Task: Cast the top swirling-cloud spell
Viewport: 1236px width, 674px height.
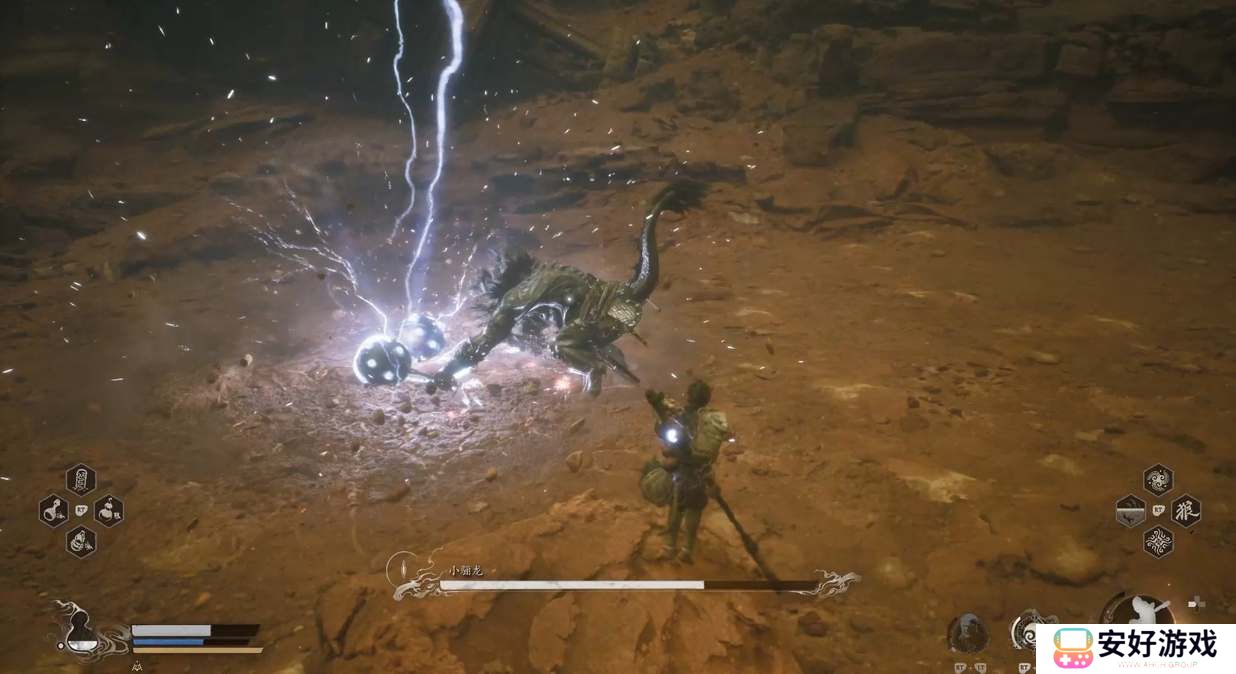Action: point(1158,479)
